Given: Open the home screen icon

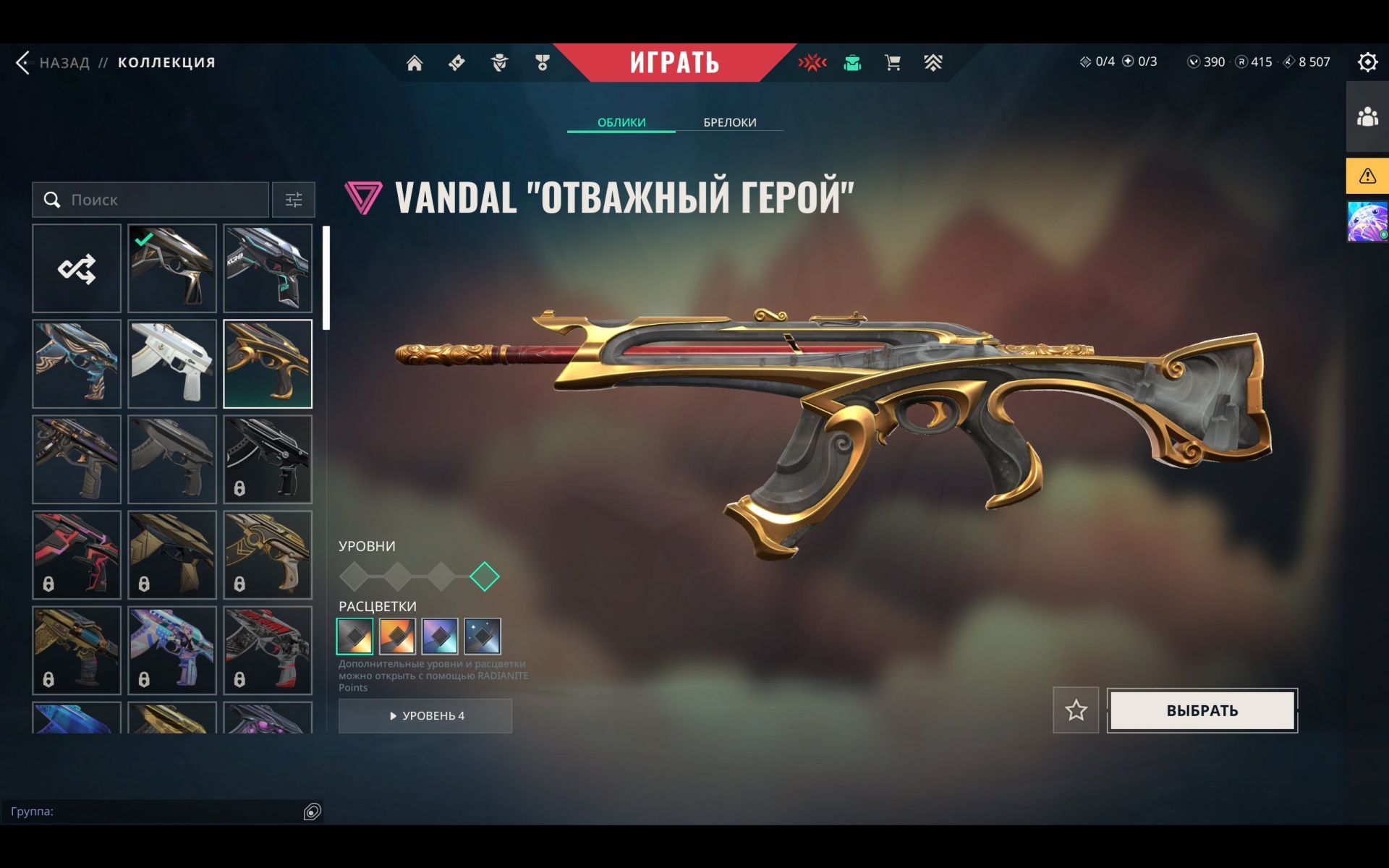Looking at the screenshot, I should (415, 63).
